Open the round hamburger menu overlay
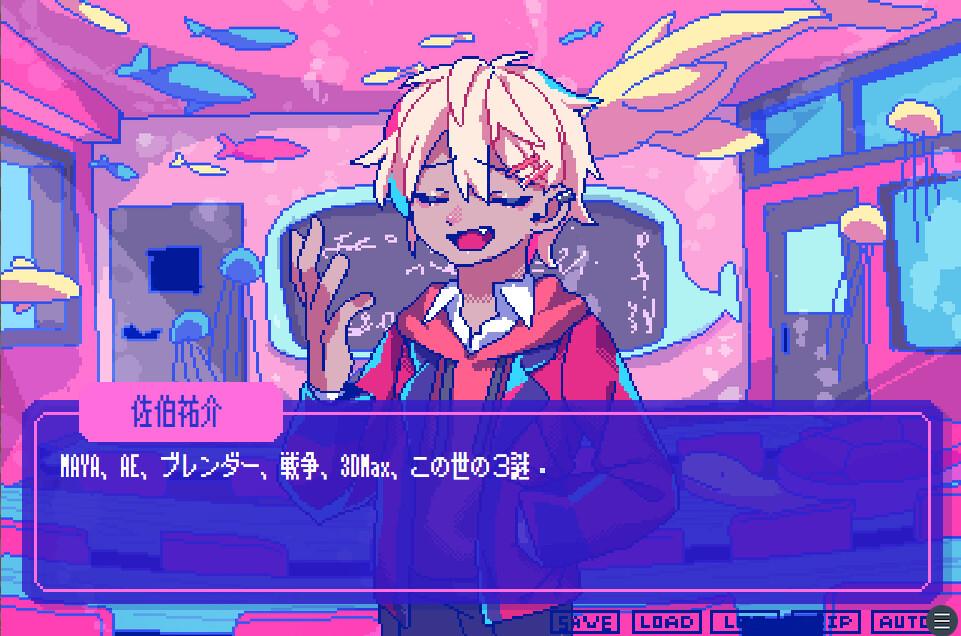Image resolution: width=961 pixels, height=636 pixels. (x=942, y=621)
